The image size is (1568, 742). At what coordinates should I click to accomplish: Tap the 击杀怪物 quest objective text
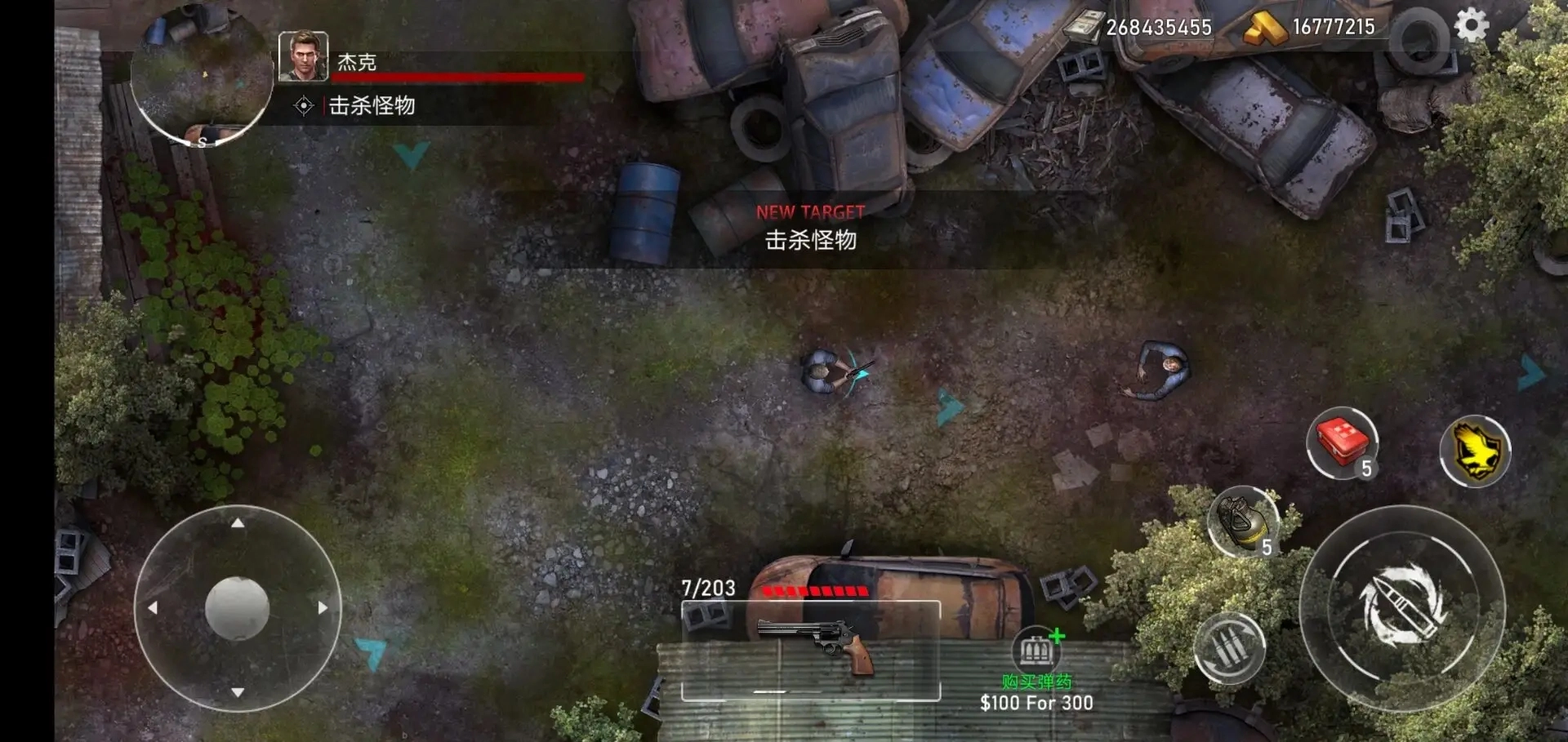[x=372, y=104]
